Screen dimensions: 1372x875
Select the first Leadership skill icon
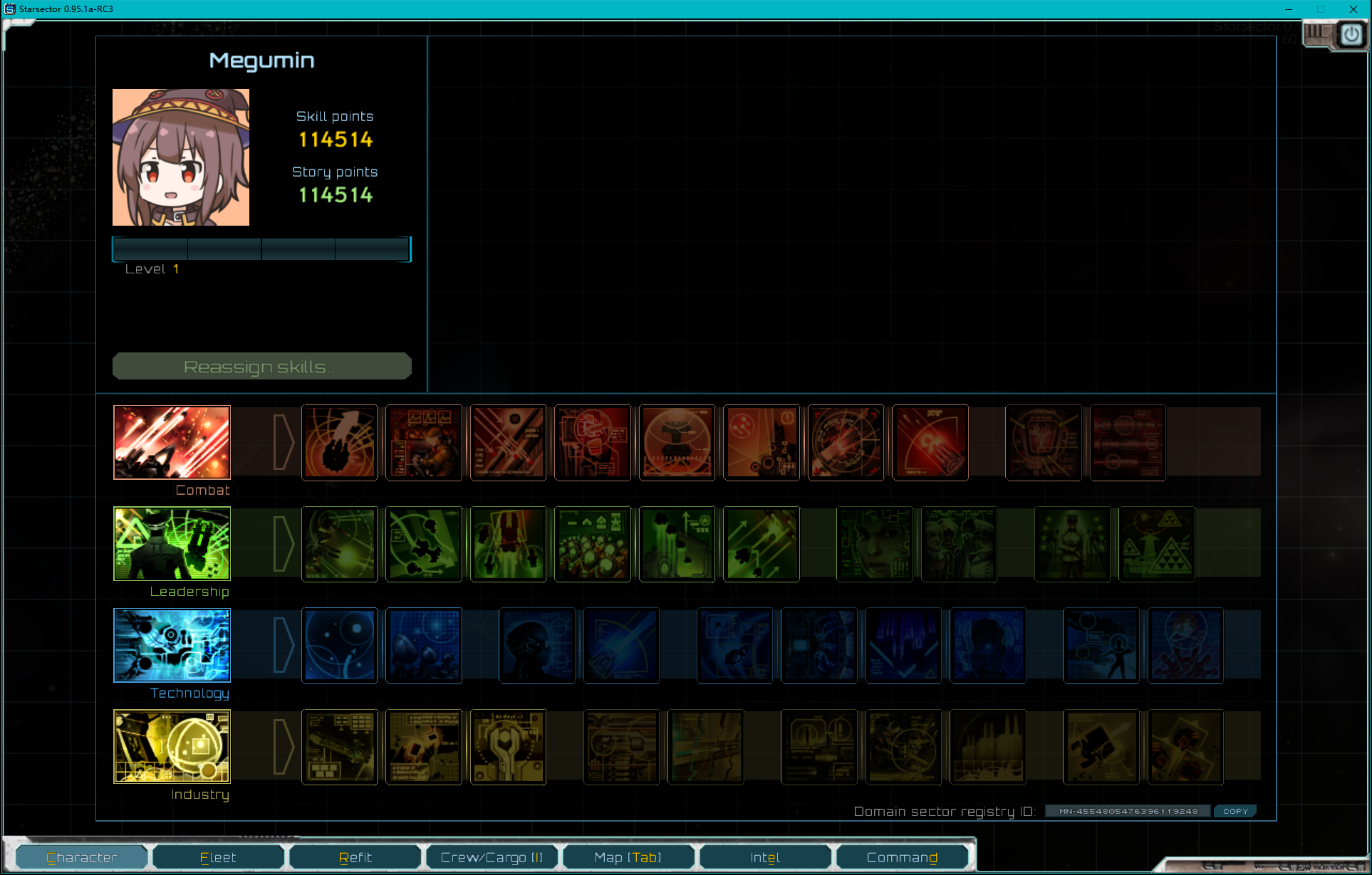[339, 544]
